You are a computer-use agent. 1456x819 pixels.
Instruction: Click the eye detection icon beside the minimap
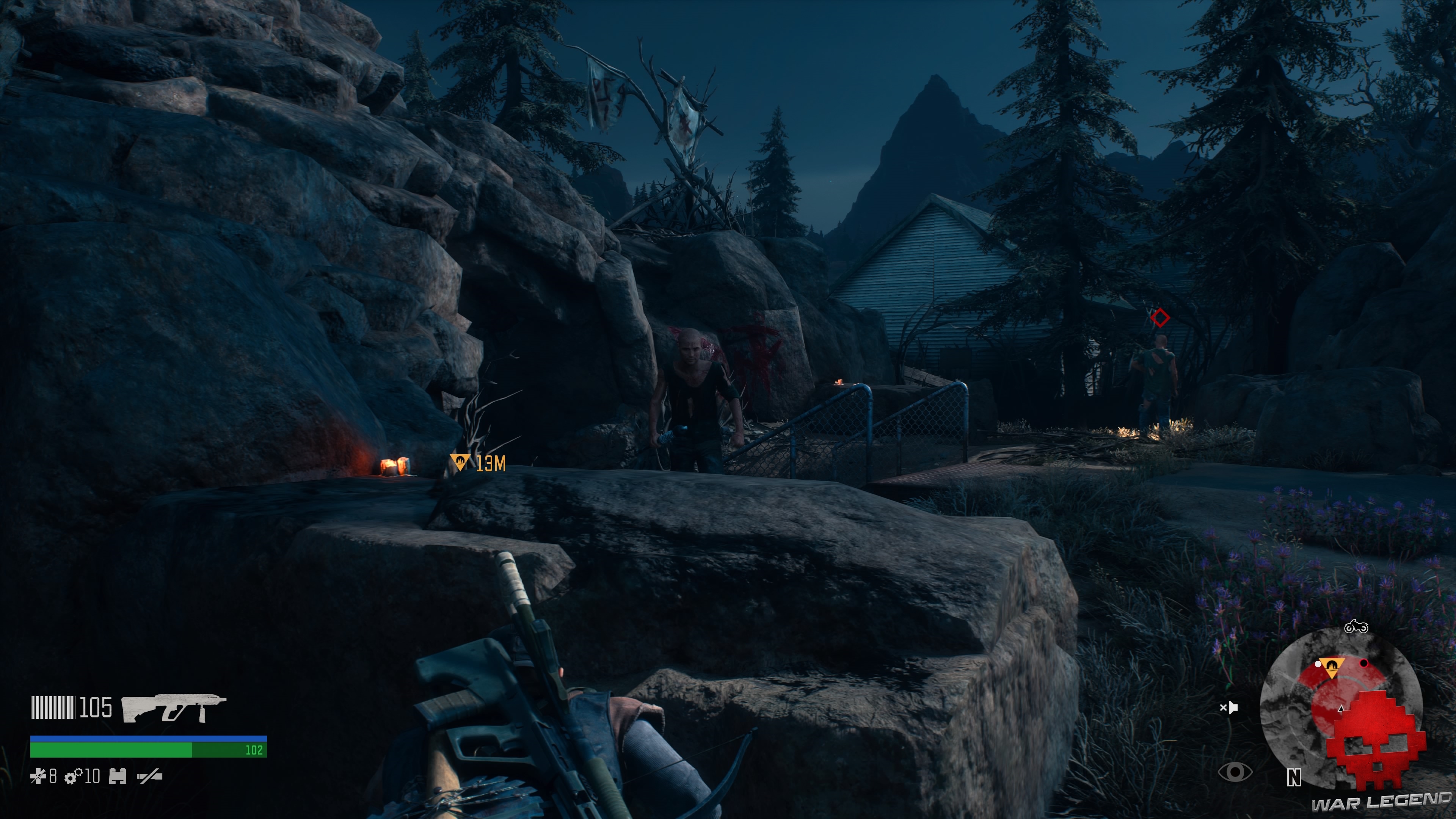(1236, 773)
